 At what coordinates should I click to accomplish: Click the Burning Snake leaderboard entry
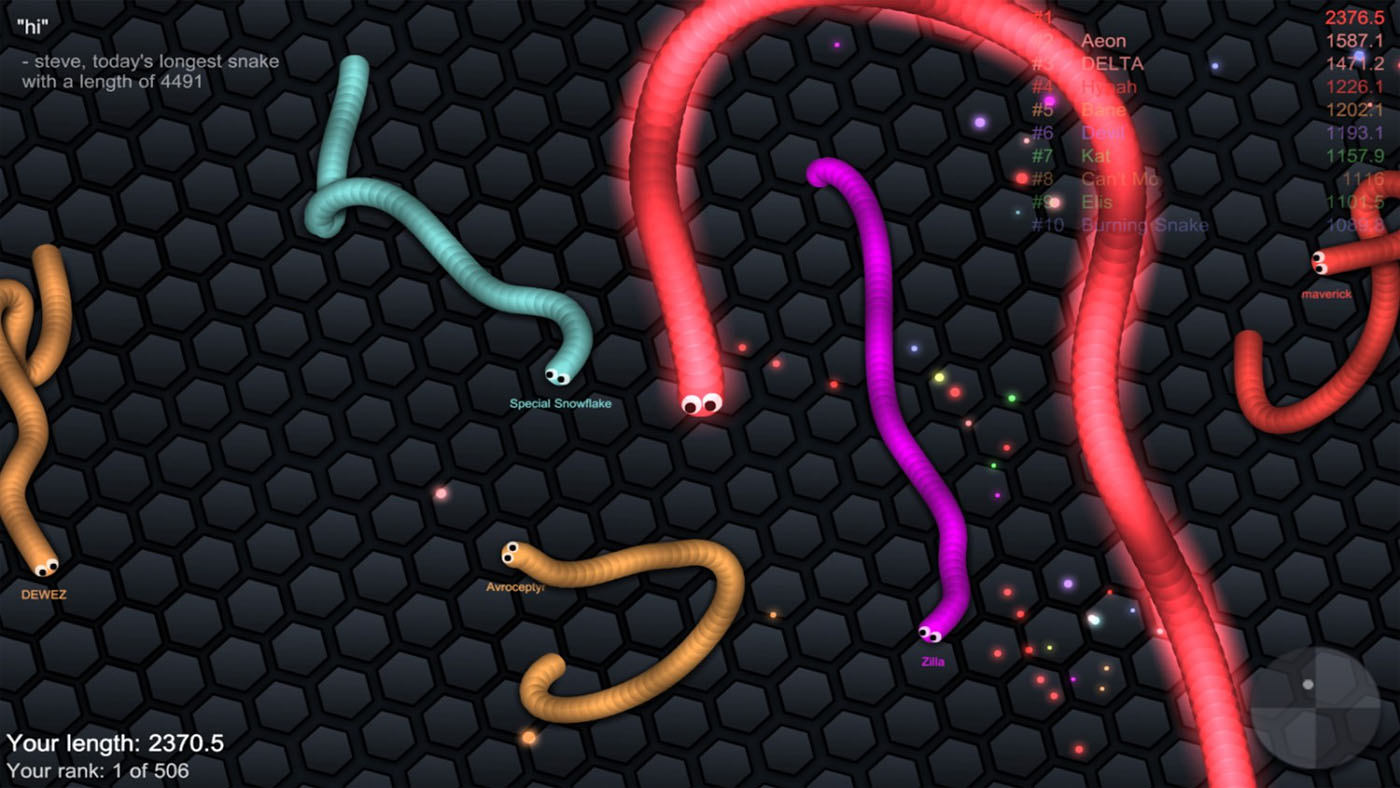pos(1145,225)
